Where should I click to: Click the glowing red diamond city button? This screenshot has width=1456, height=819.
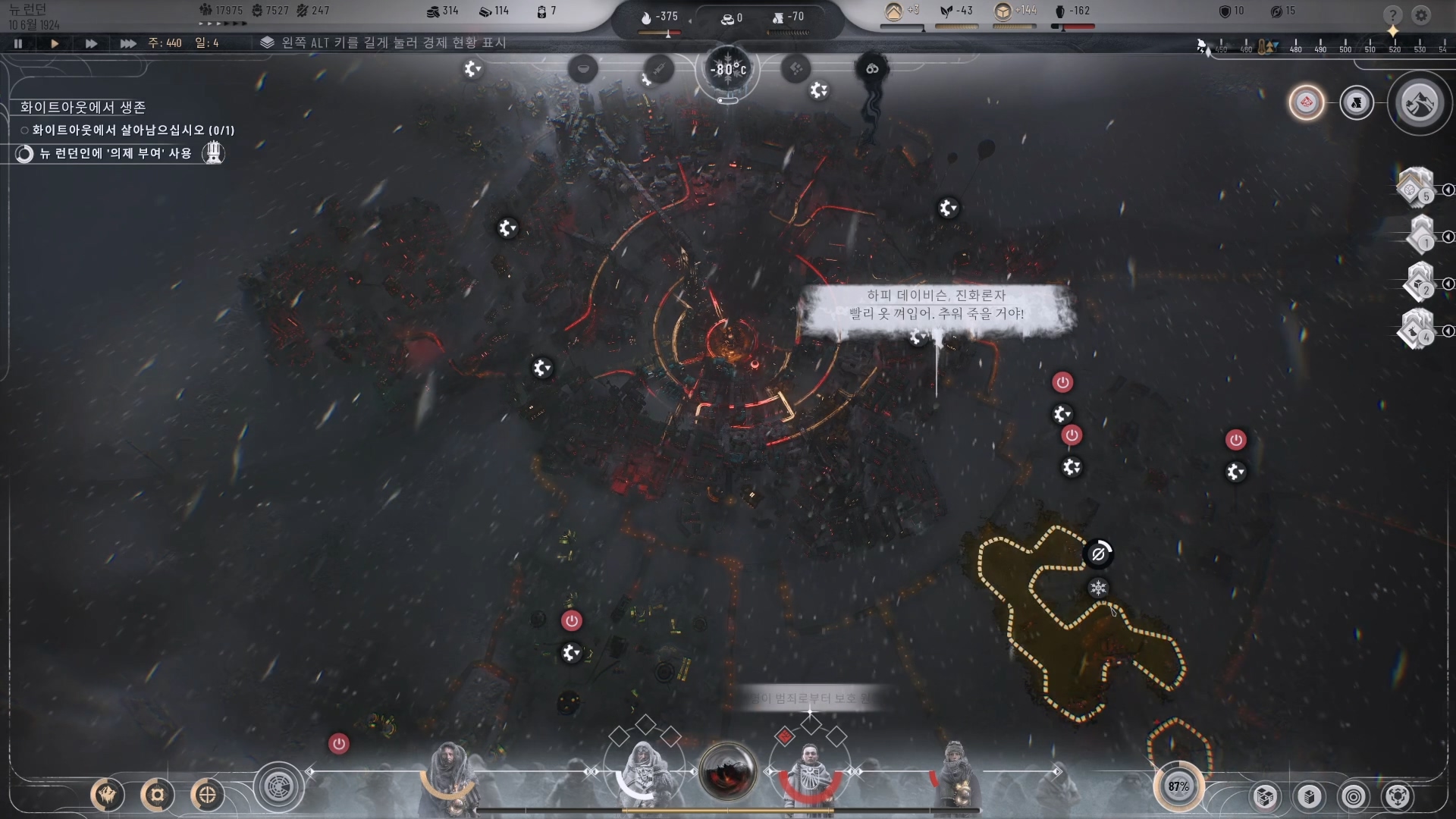pos(1306,102)
